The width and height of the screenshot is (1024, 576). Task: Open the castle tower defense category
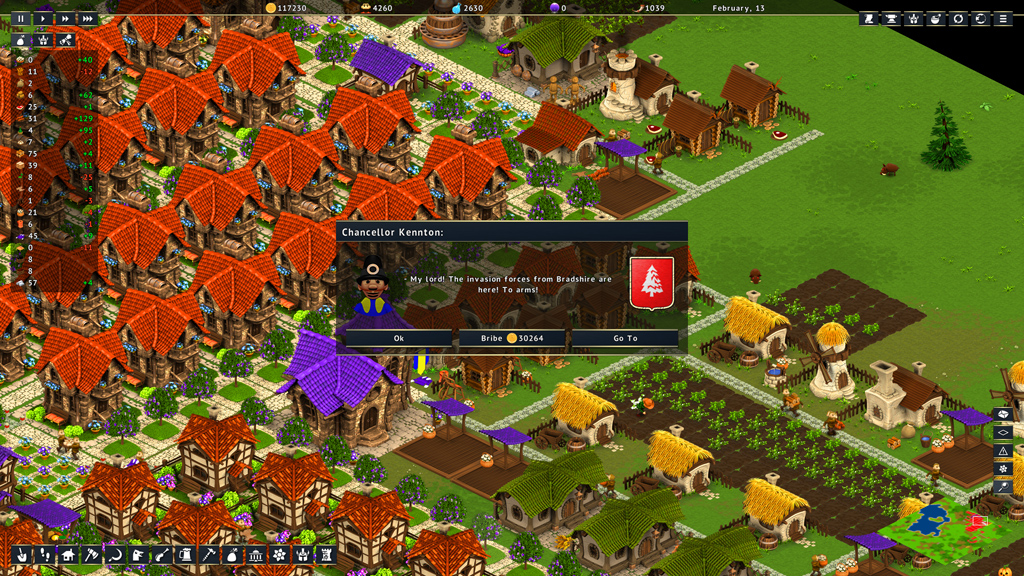click(x=325, y=555)
